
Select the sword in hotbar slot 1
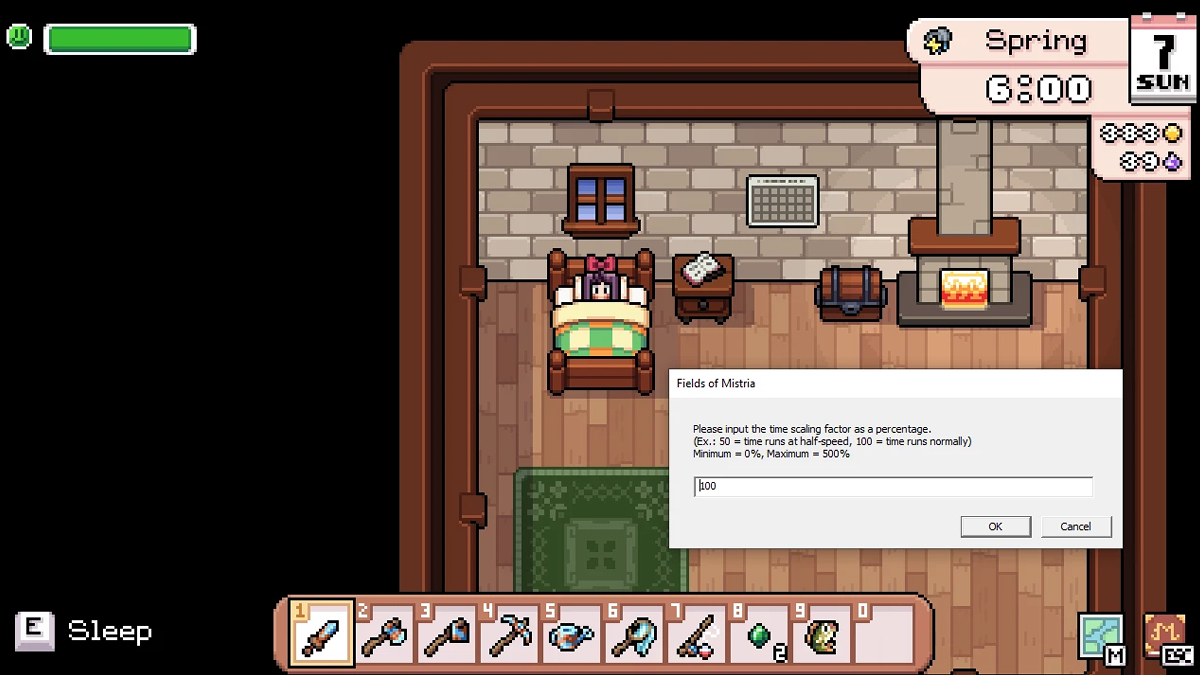click(x=322, y=634)
